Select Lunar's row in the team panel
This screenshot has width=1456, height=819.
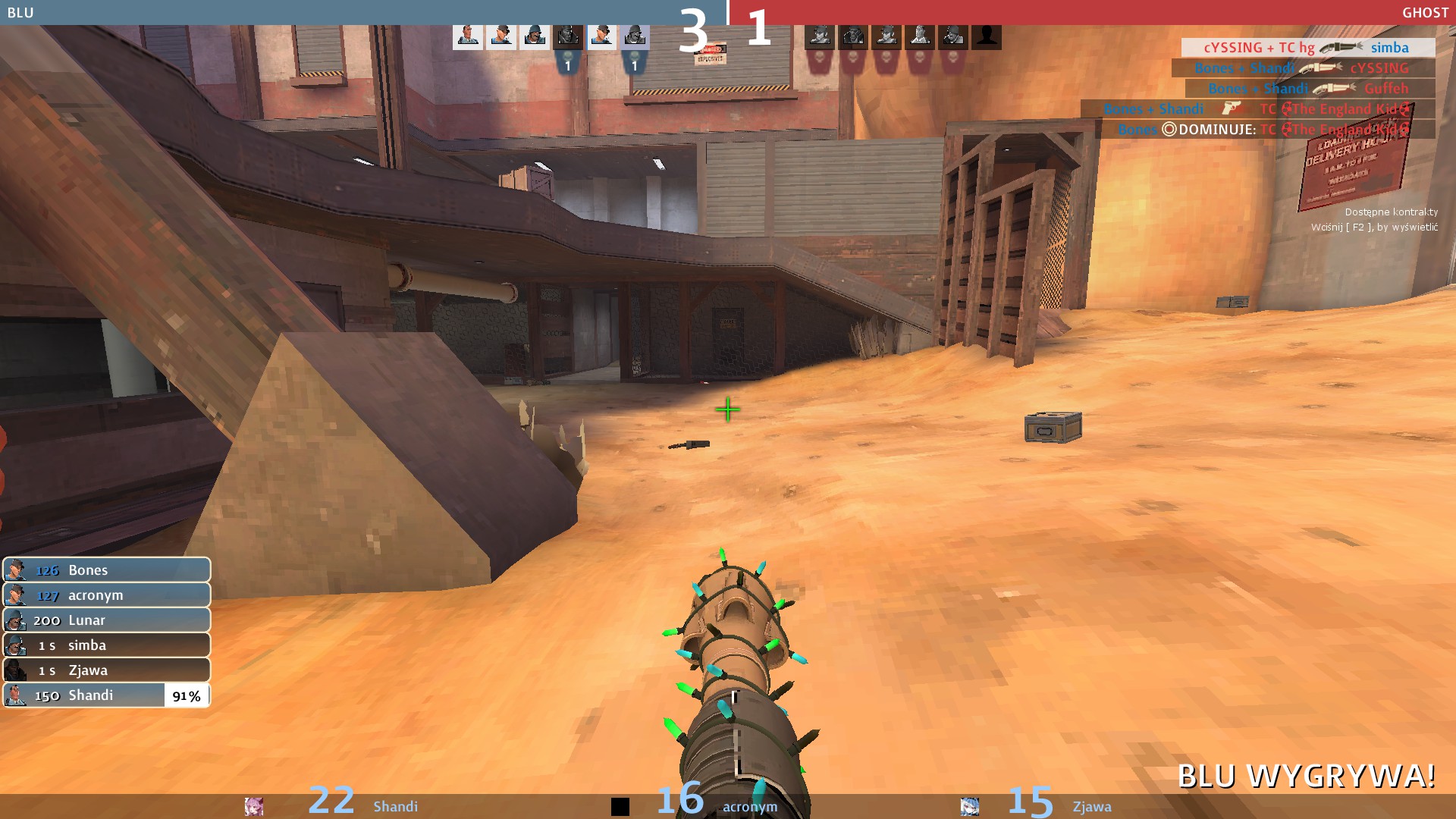point(106,620)
